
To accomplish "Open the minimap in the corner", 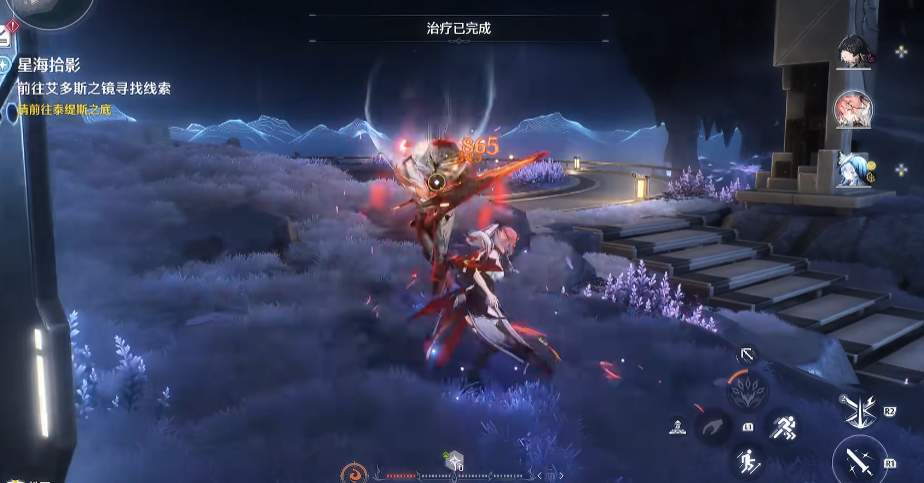I will [40, 10].
